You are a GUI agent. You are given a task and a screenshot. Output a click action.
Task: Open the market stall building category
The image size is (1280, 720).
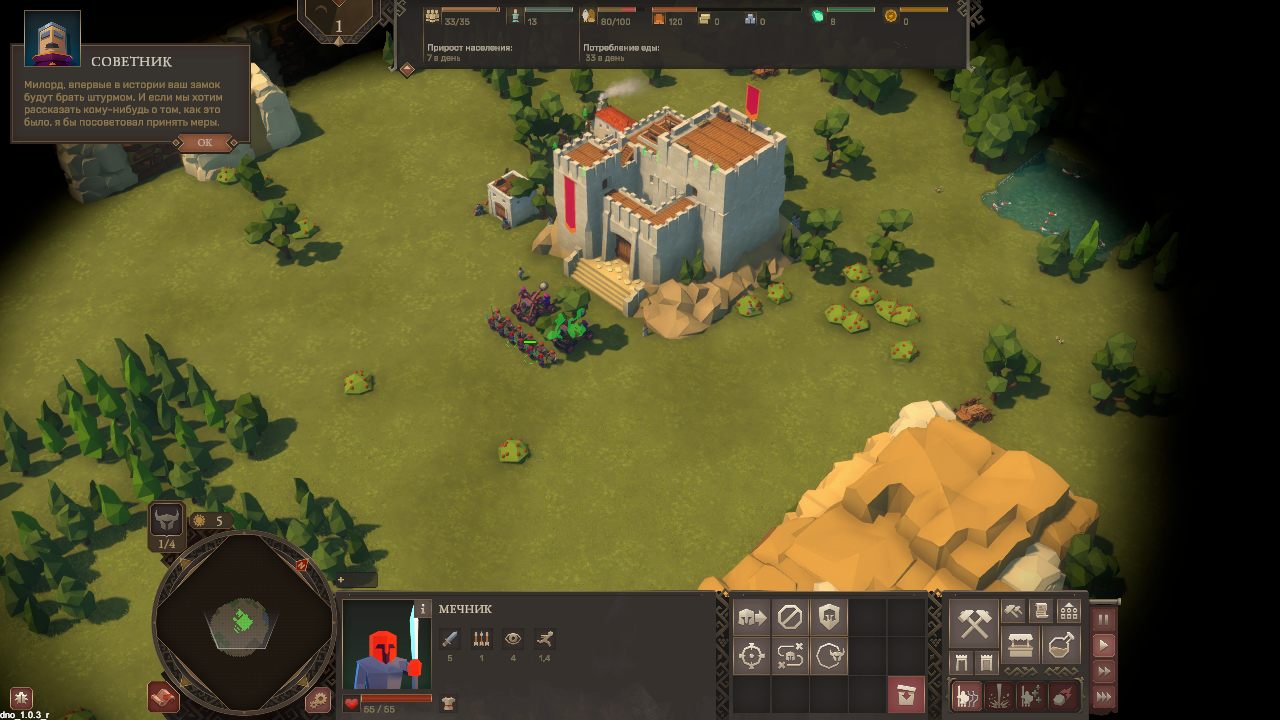1021,645
